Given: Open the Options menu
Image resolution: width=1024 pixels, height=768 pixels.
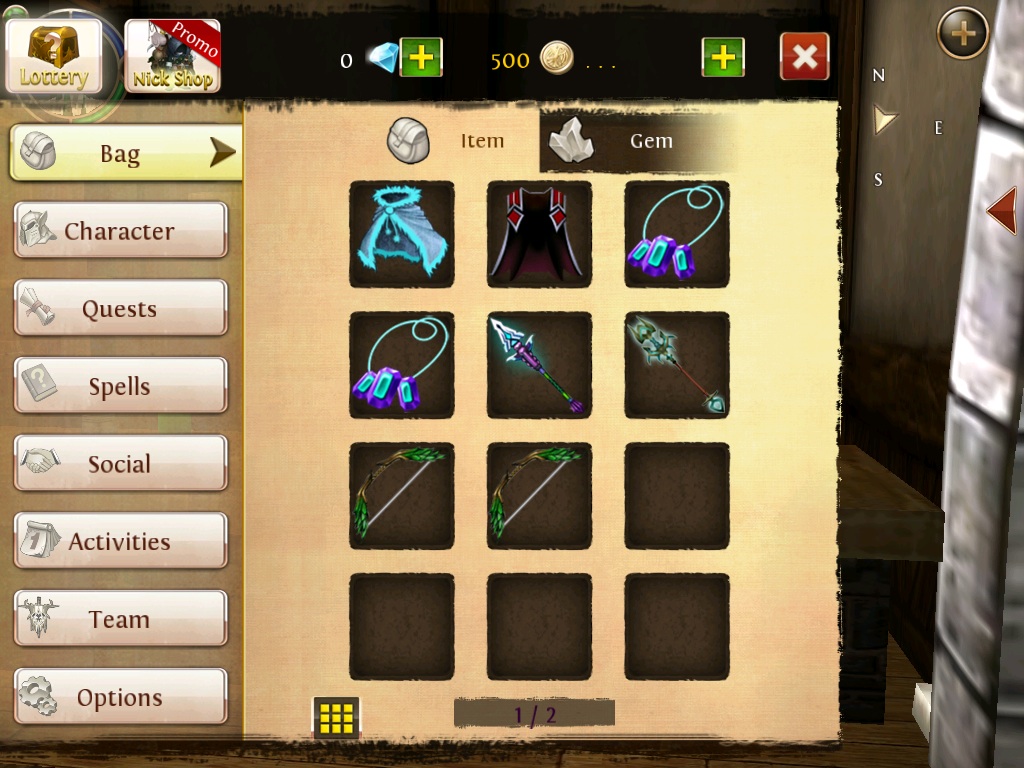Looking at the screenshot, I should click(120, 698).
